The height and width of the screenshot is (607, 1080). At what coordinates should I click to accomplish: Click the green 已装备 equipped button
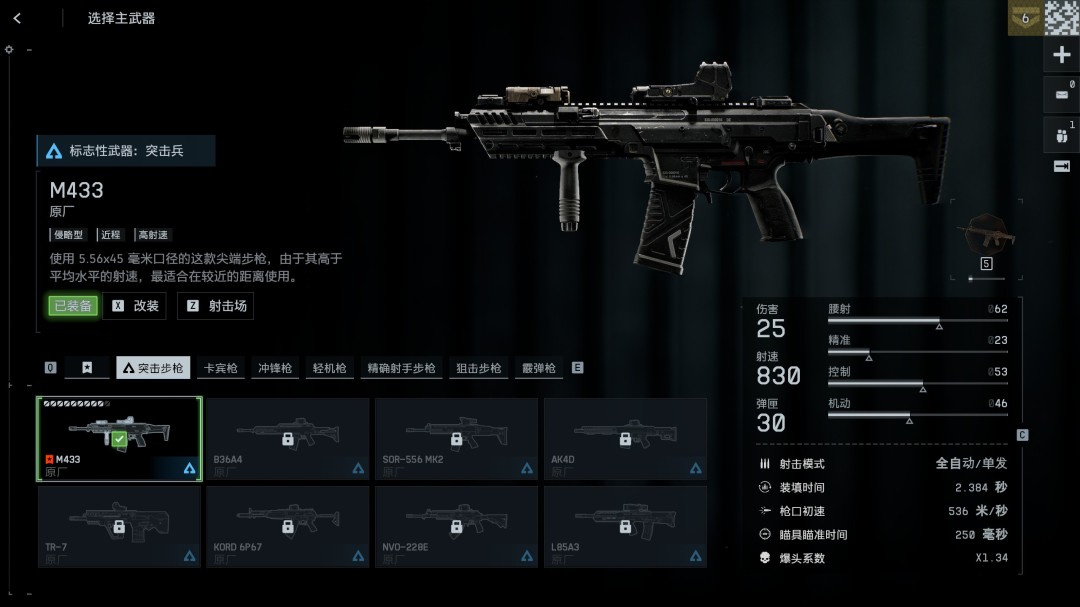tap(73, 306)
